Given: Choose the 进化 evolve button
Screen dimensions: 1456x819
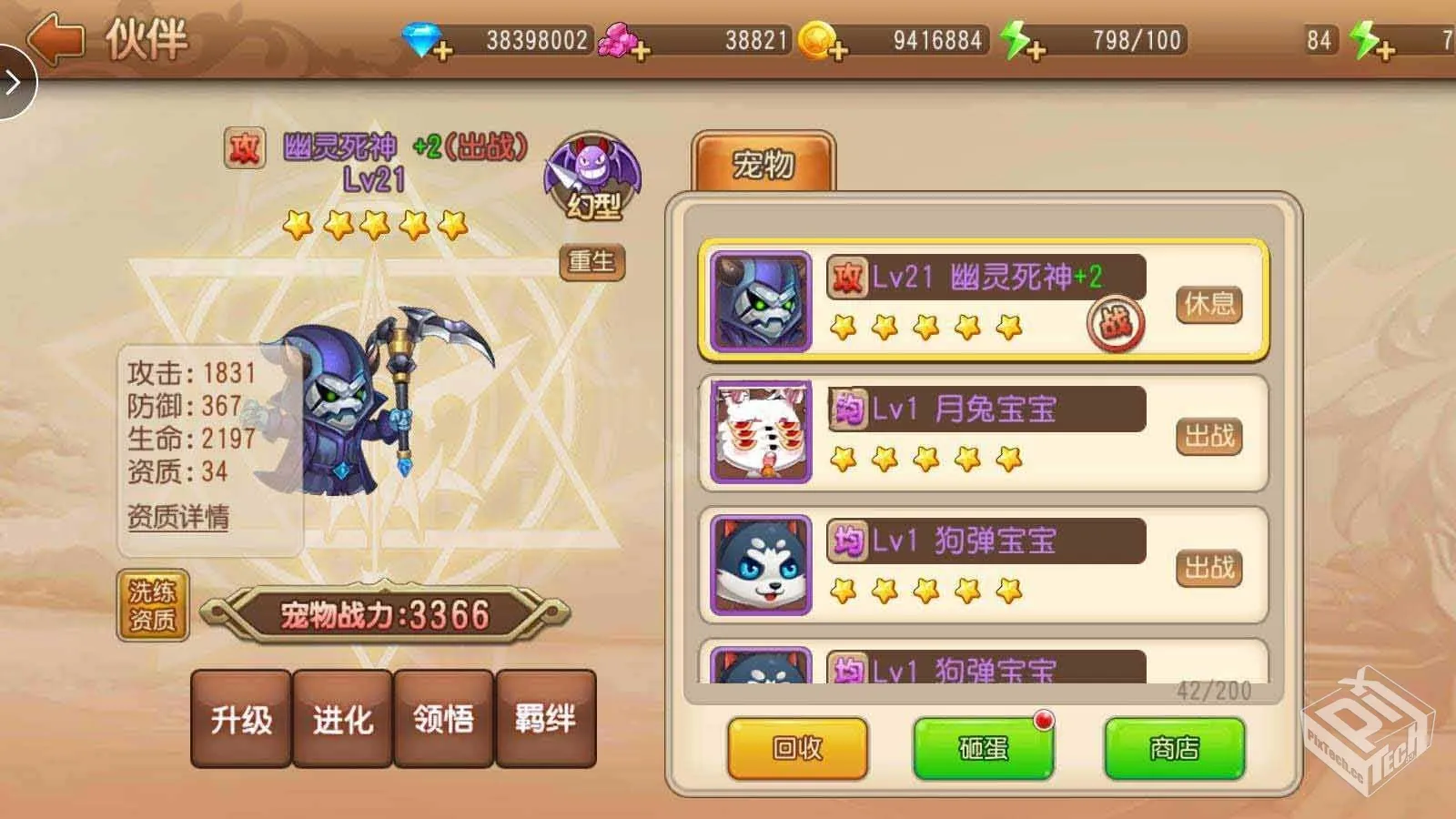Looking at the screenshot, I should [343, 720].
